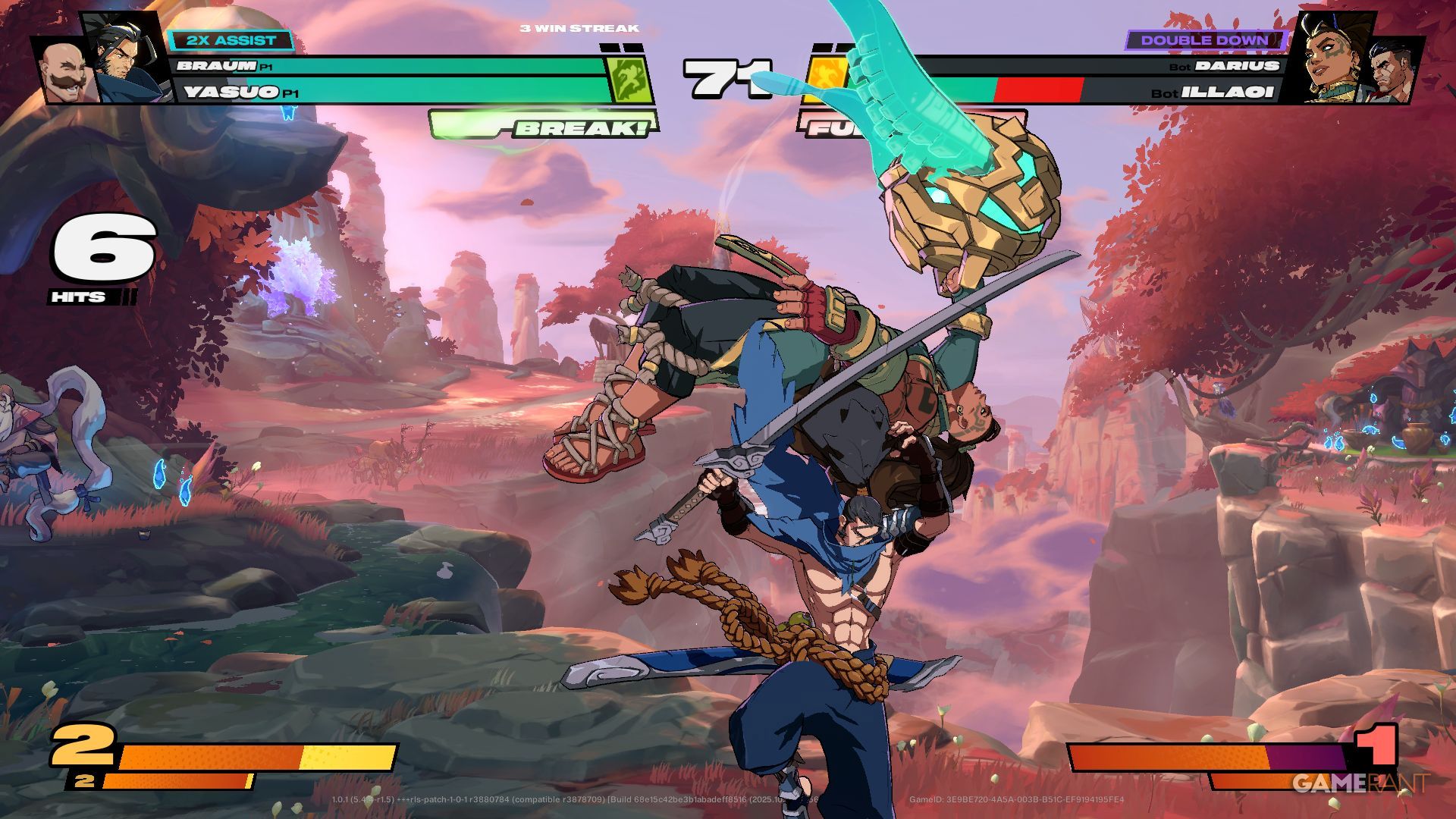Click the DOUBLE DOWN fuse badge

point(1203,40)
